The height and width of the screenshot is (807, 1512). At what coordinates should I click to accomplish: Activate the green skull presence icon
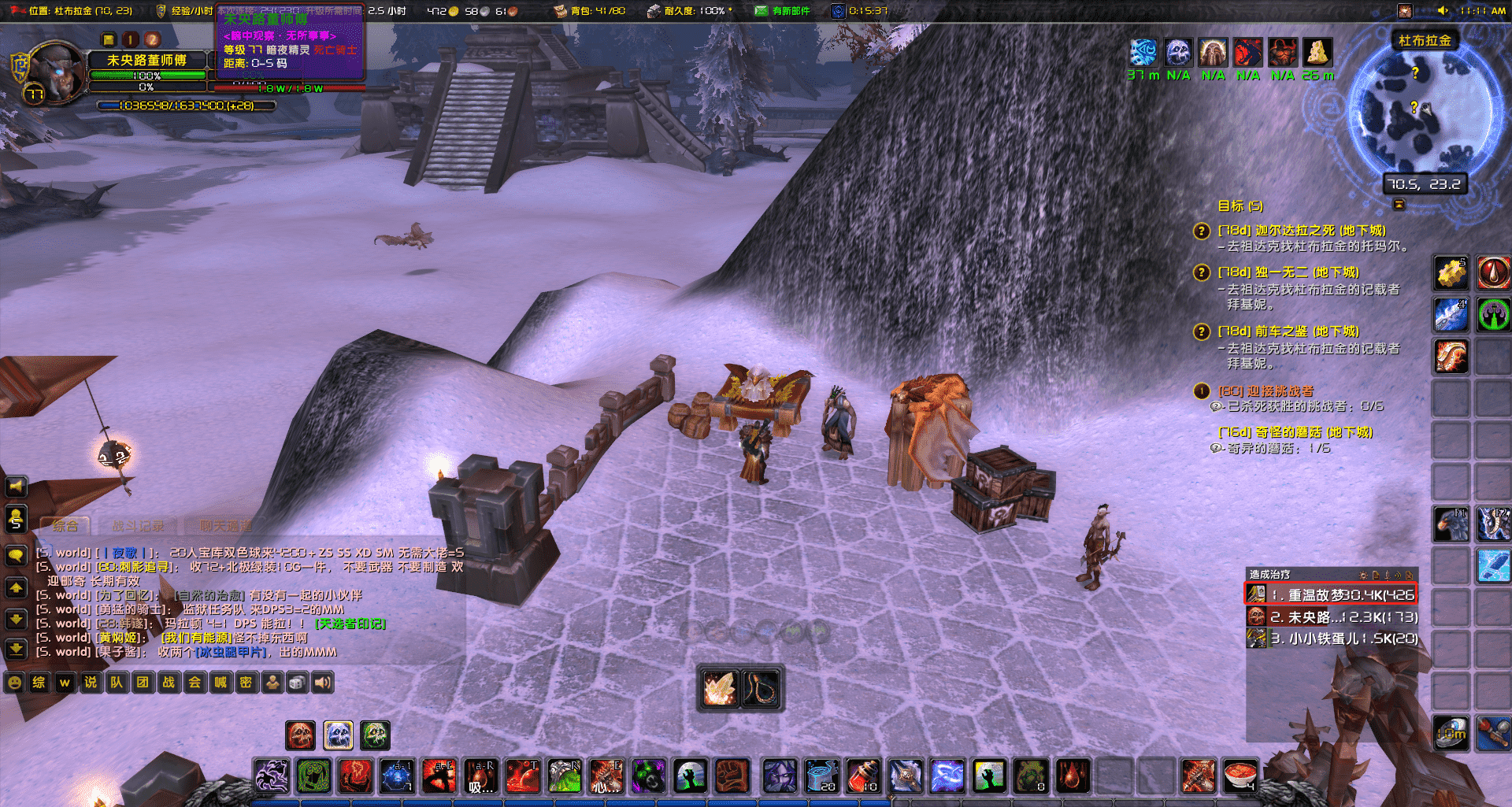375,735
